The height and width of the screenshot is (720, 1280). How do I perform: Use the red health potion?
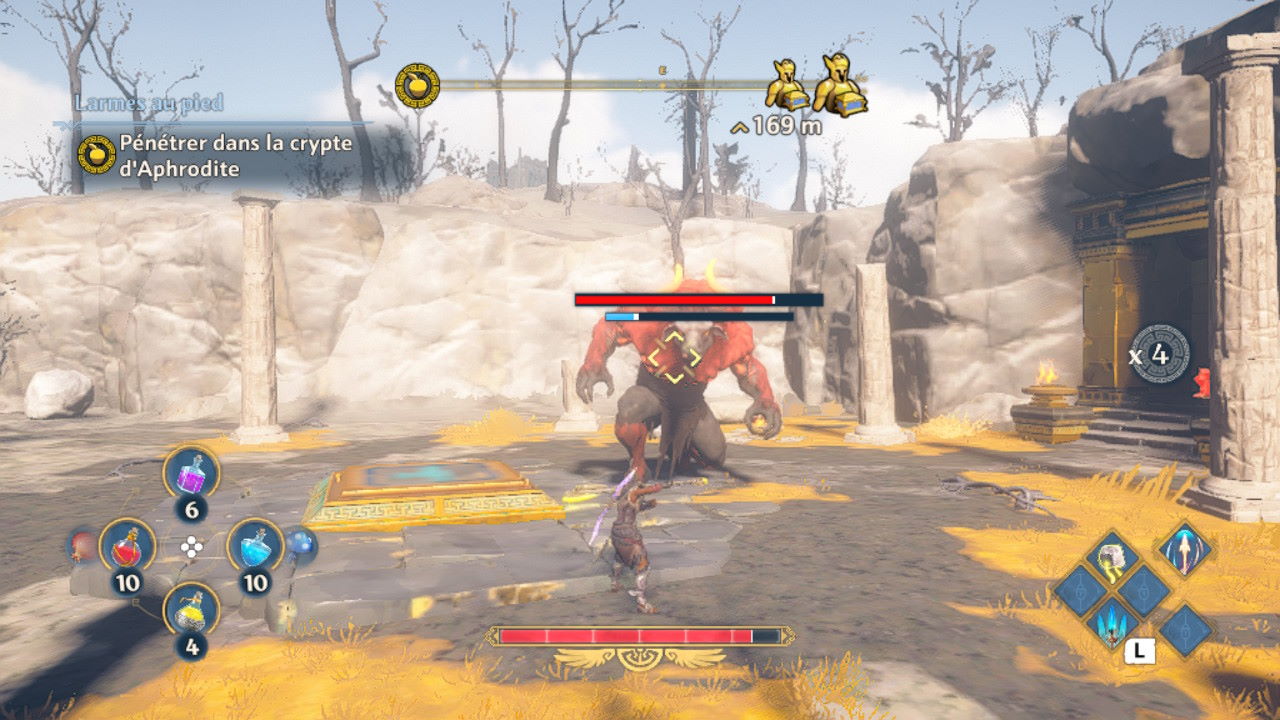tap(127, 546)
